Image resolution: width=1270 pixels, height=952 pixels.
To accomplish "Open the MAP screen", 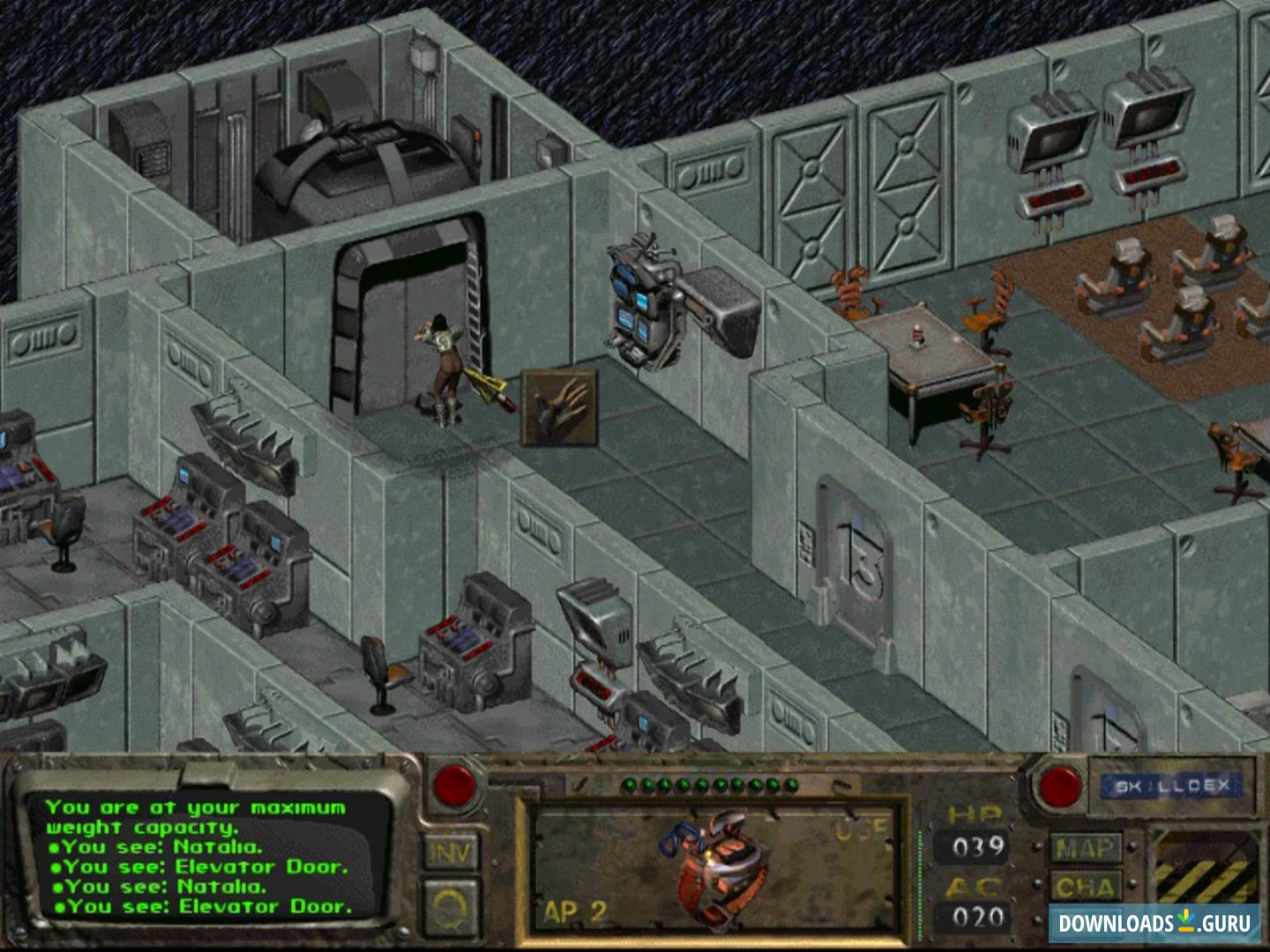I will (1087, 848).
